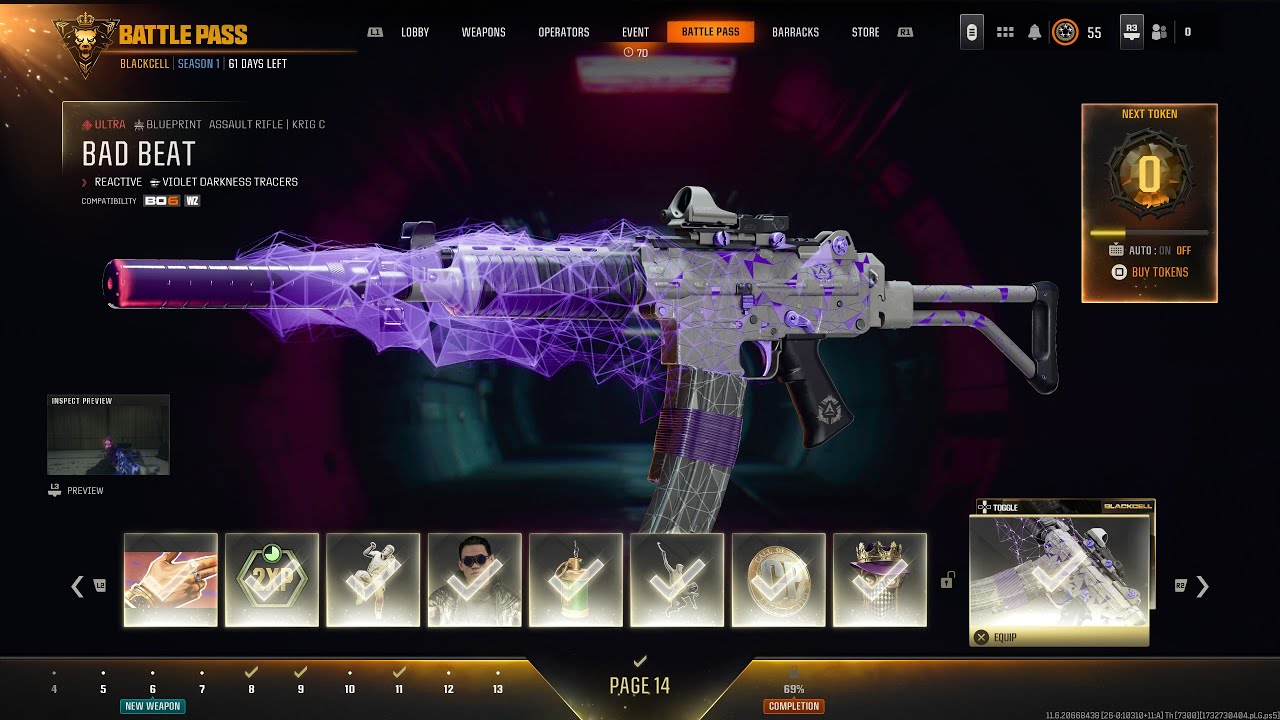
Task: Select the green grenade charm reward tile
Action: (576, 580)
